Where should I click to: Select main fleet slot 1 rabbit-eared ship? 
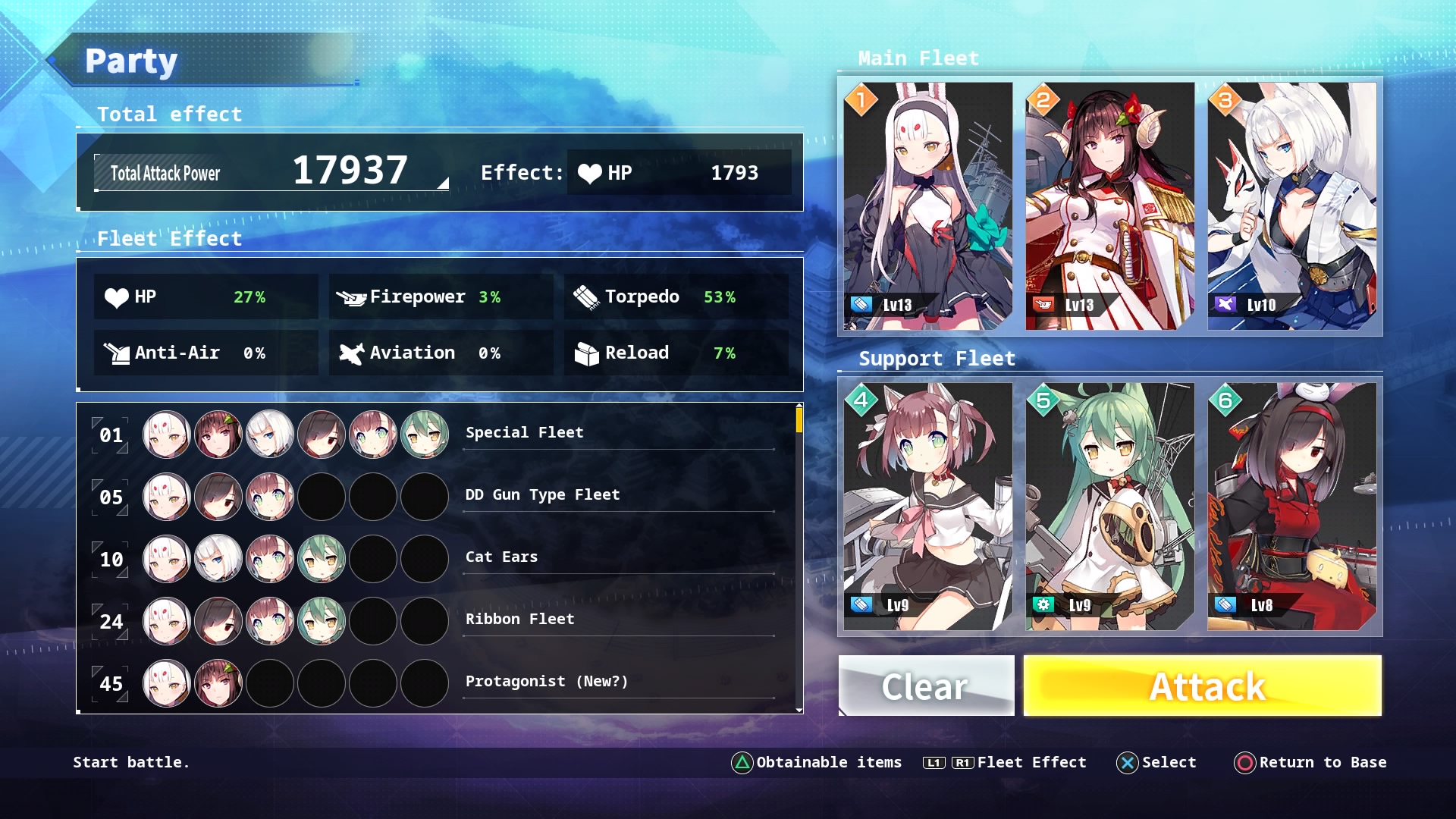[x=927, y=206]
